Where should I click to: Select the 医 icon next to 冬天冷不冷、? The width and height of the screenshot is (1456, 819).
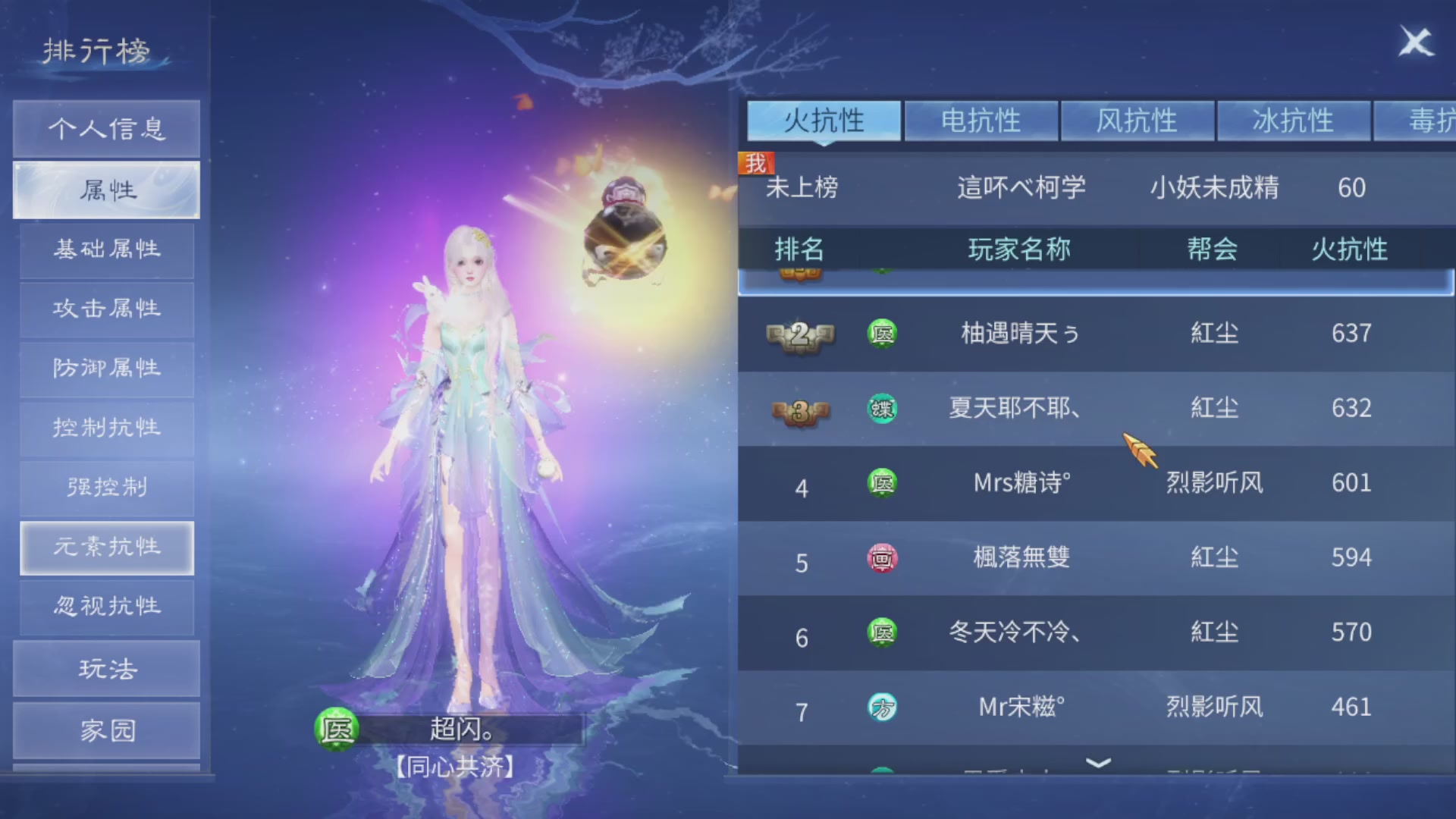pyautogui.click(x=882, y=632)
